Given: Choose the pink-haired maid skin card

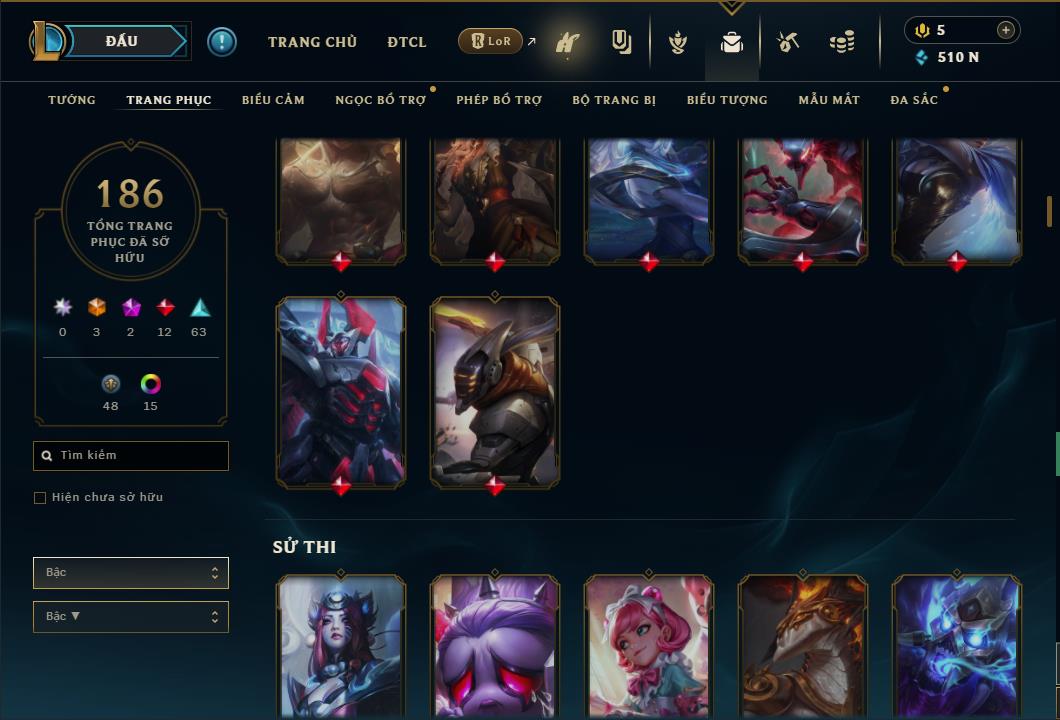Looking at the screenshot, I should pyautogui.click(x=649, y=645).
